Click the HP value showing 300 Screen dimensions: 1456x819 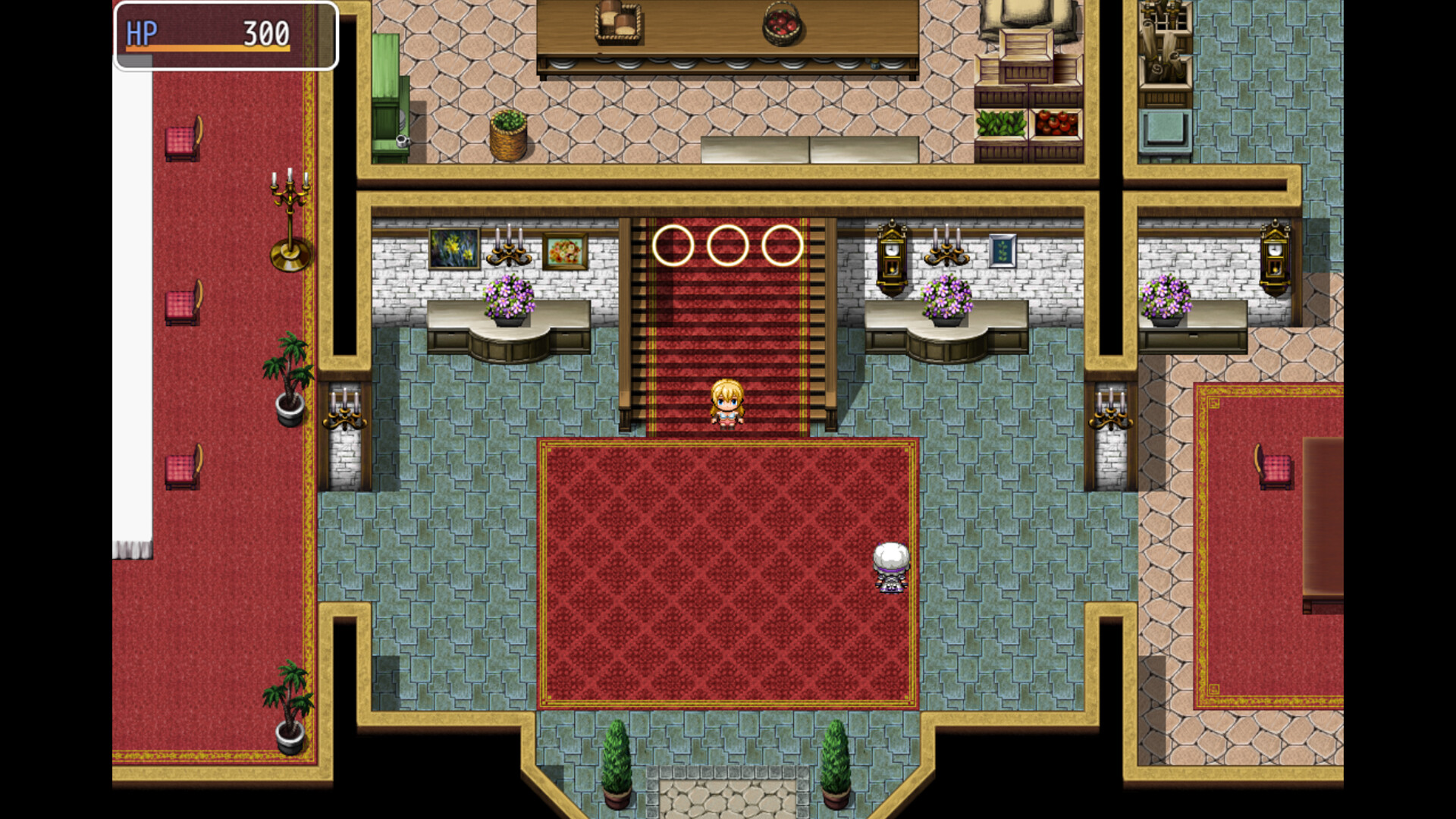coord(265,32)
